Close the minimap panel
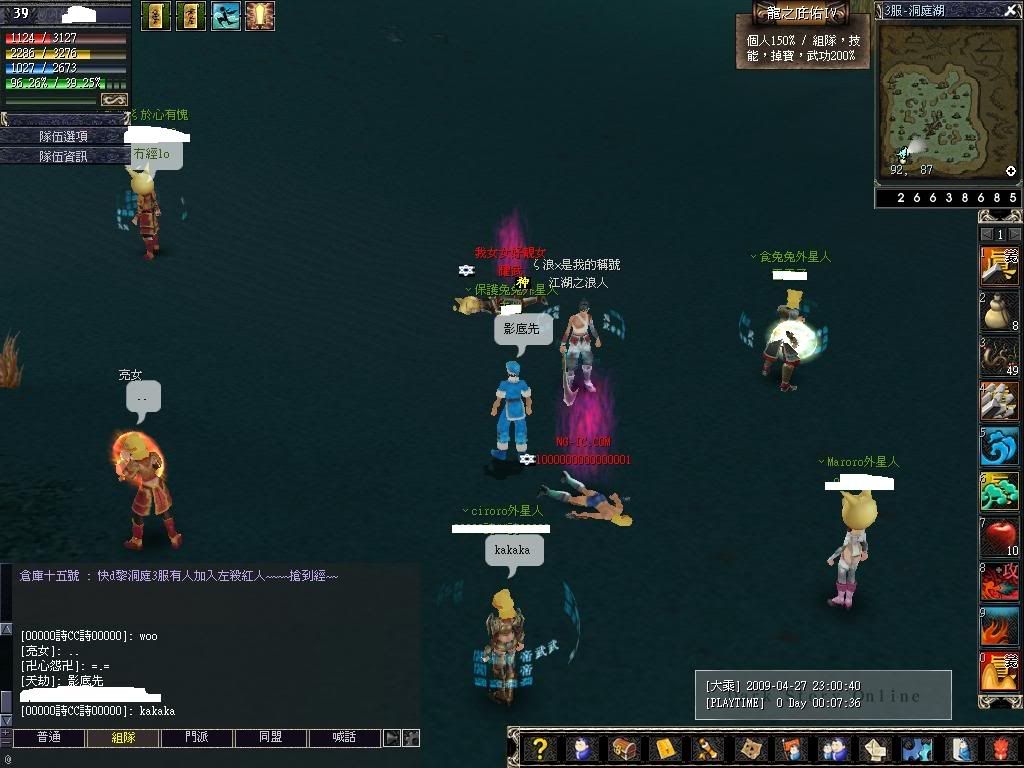 tap(1010, 10)
